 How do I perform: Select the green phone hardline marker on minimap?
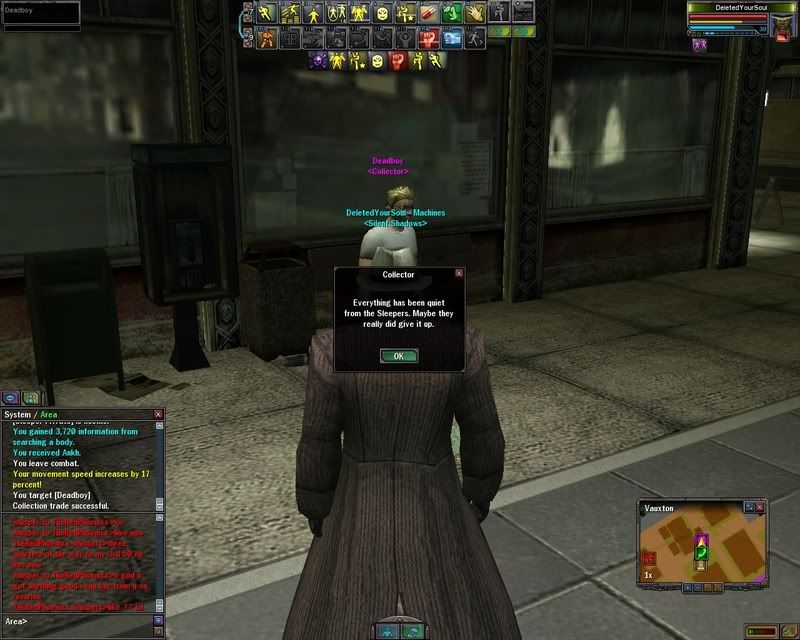tap(701, 552)
